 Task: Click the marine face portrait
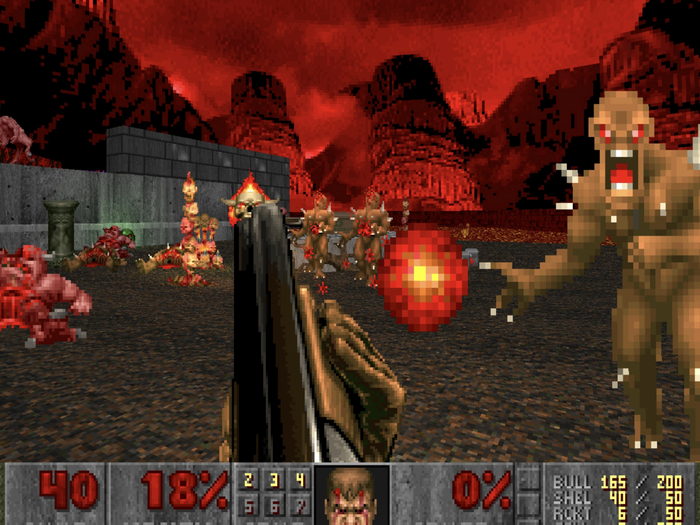click(351, 495)
